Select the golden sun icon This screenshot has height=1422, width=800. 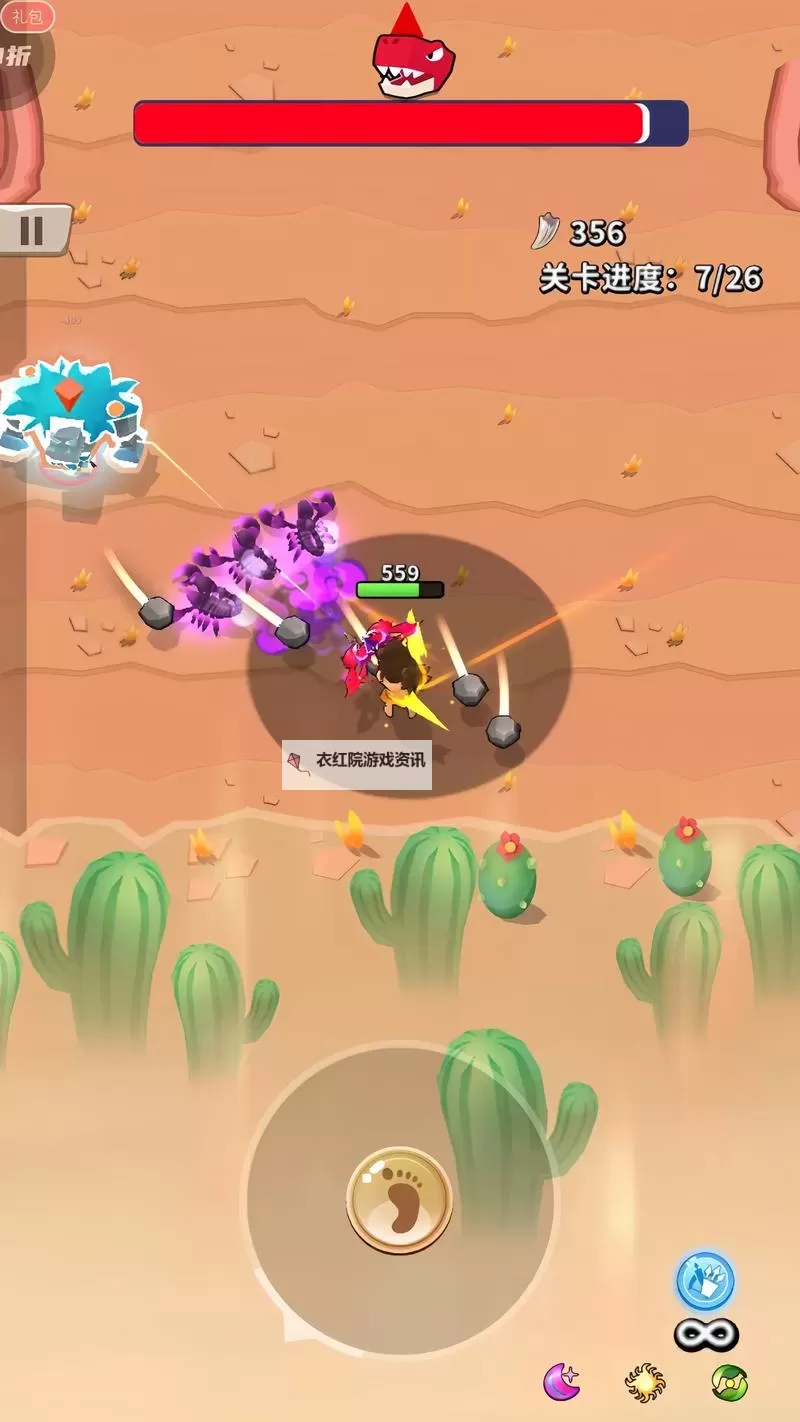tap(645, 1382)
